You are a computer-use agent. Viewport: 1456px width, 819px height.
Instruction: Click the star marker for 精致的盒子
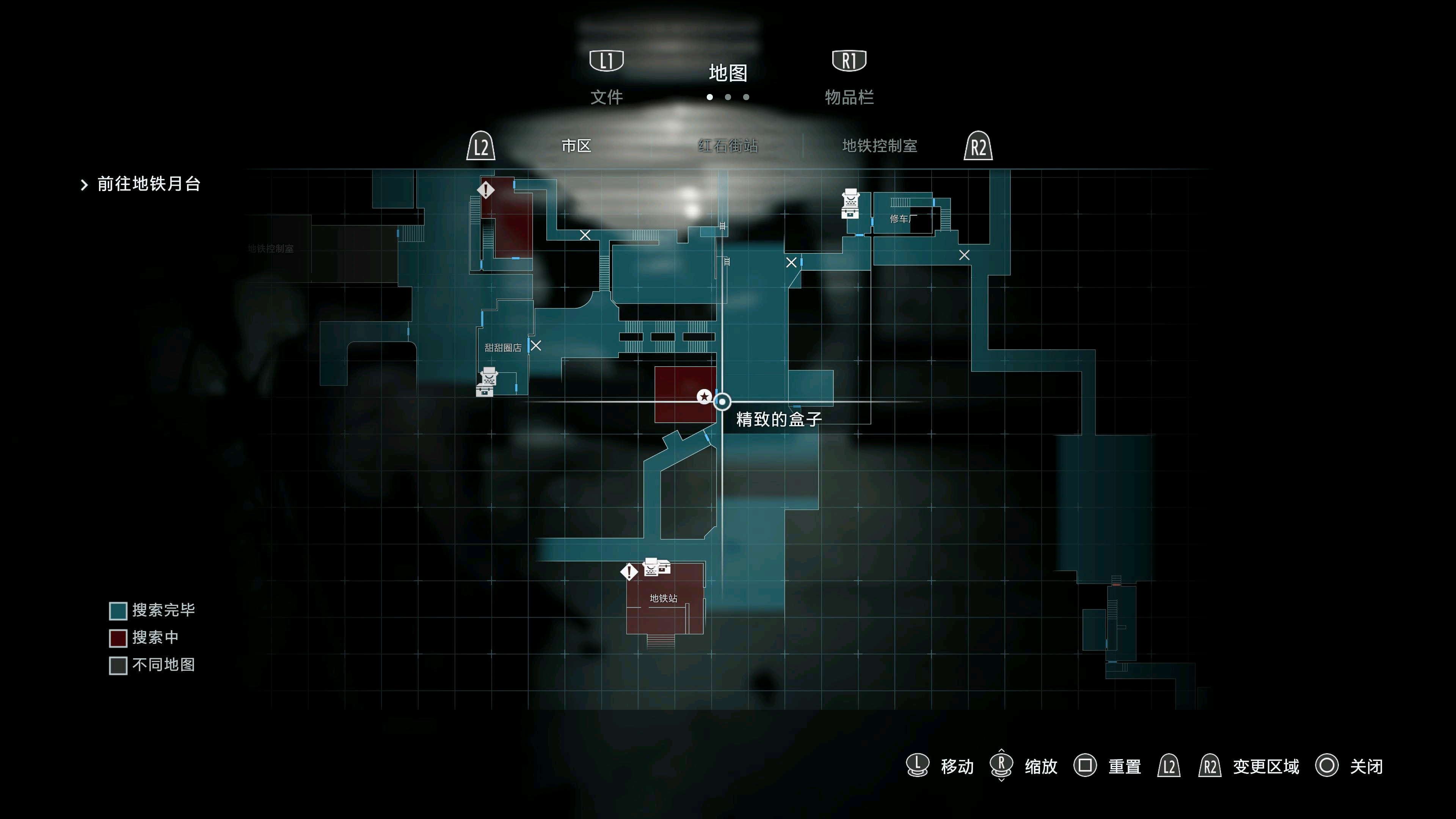[x=704, y=397]
